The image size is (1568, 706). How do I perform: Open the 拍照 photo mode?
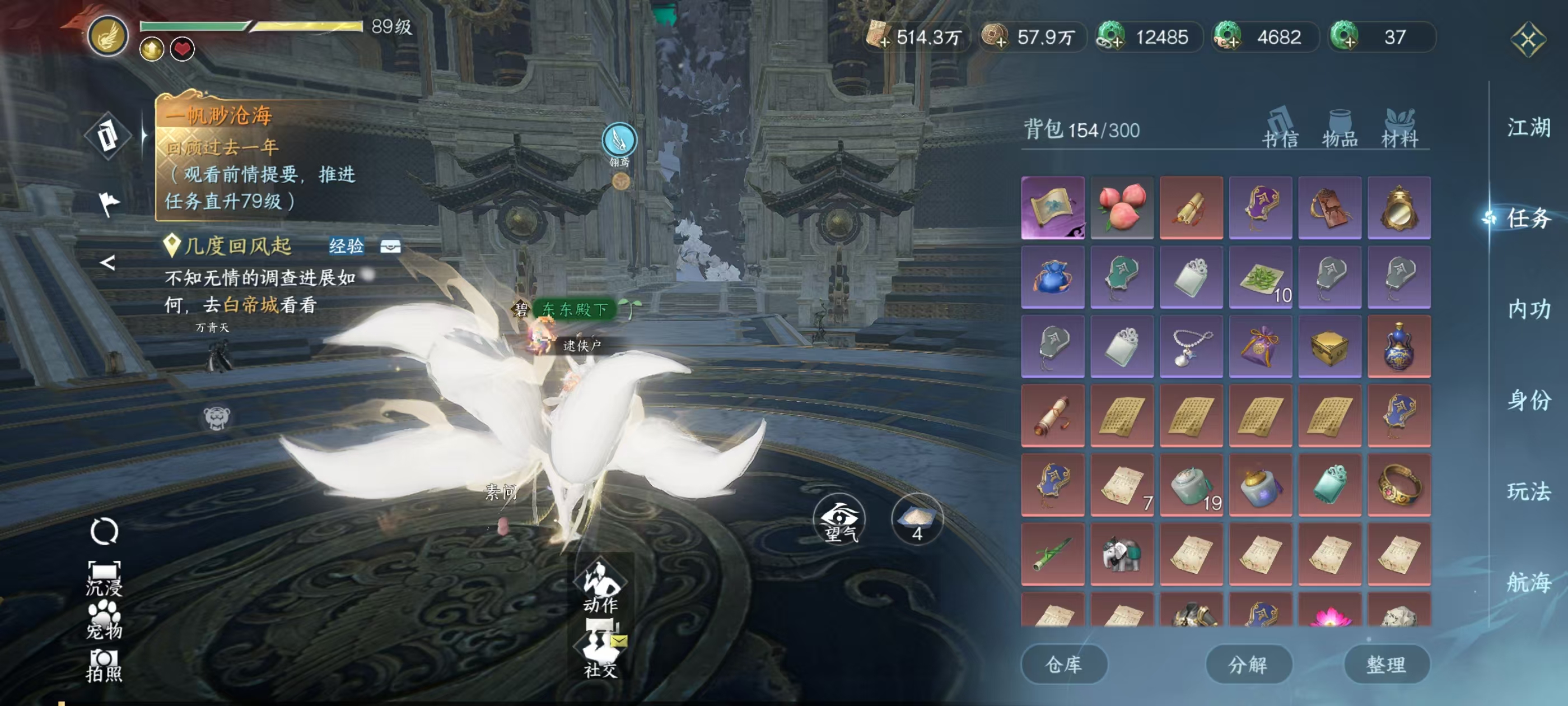point(104,665)
